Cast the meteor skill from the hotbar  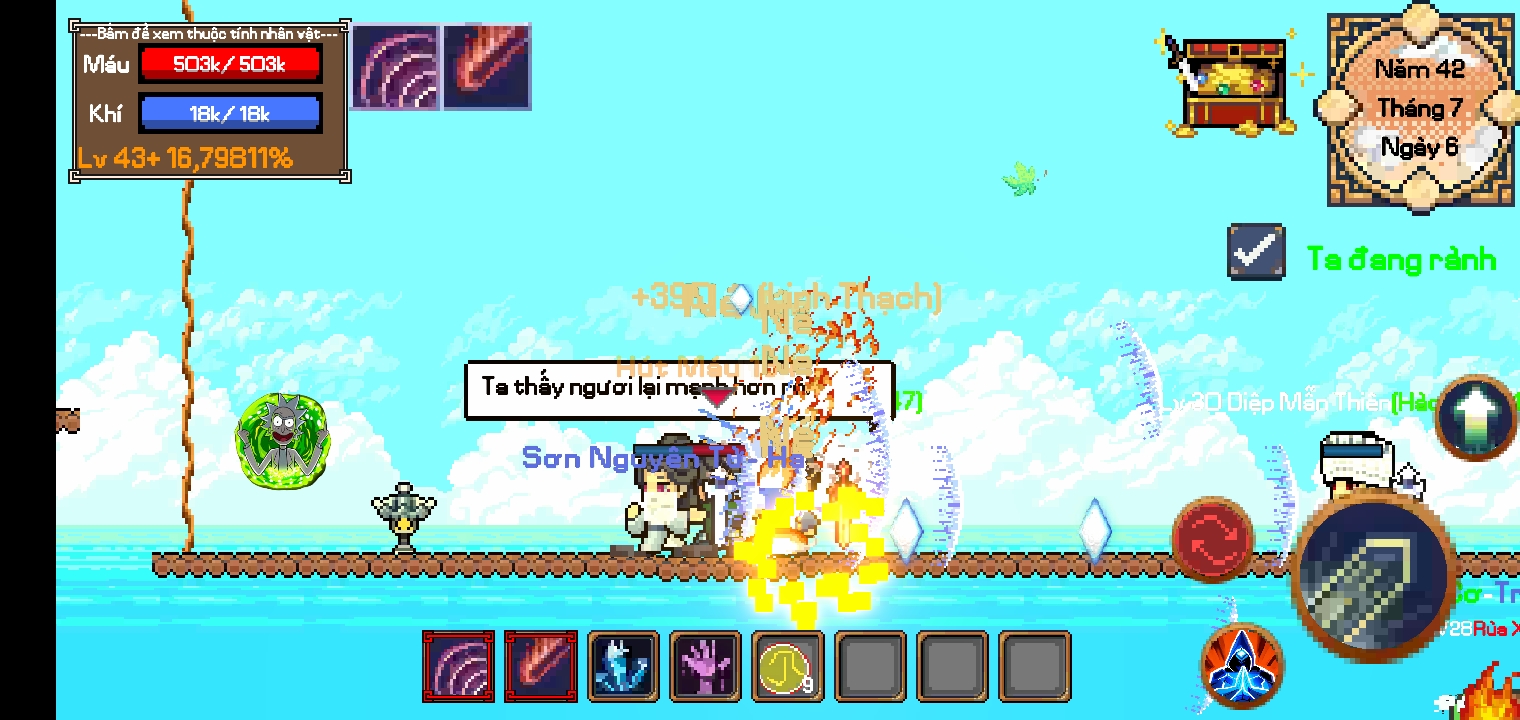point(541,667)
